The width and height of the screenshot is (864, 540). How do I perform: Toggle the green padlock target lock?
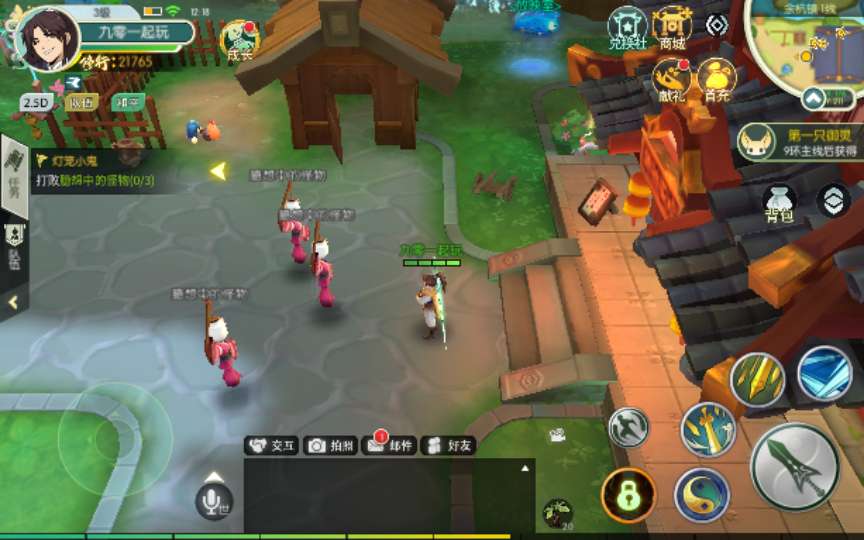pos(628,495)
